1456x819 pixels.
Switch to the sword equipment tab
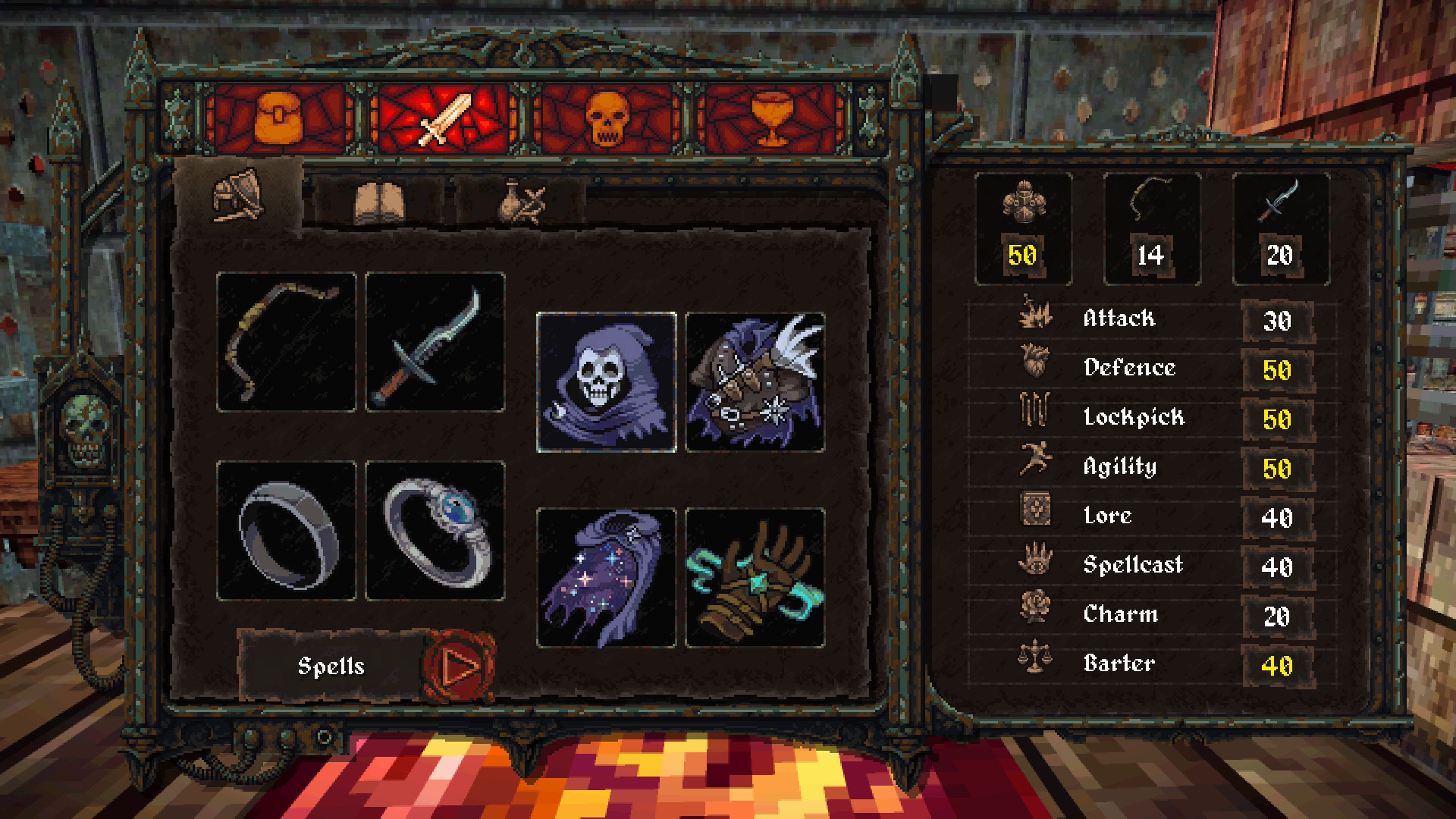click(445, 119)
